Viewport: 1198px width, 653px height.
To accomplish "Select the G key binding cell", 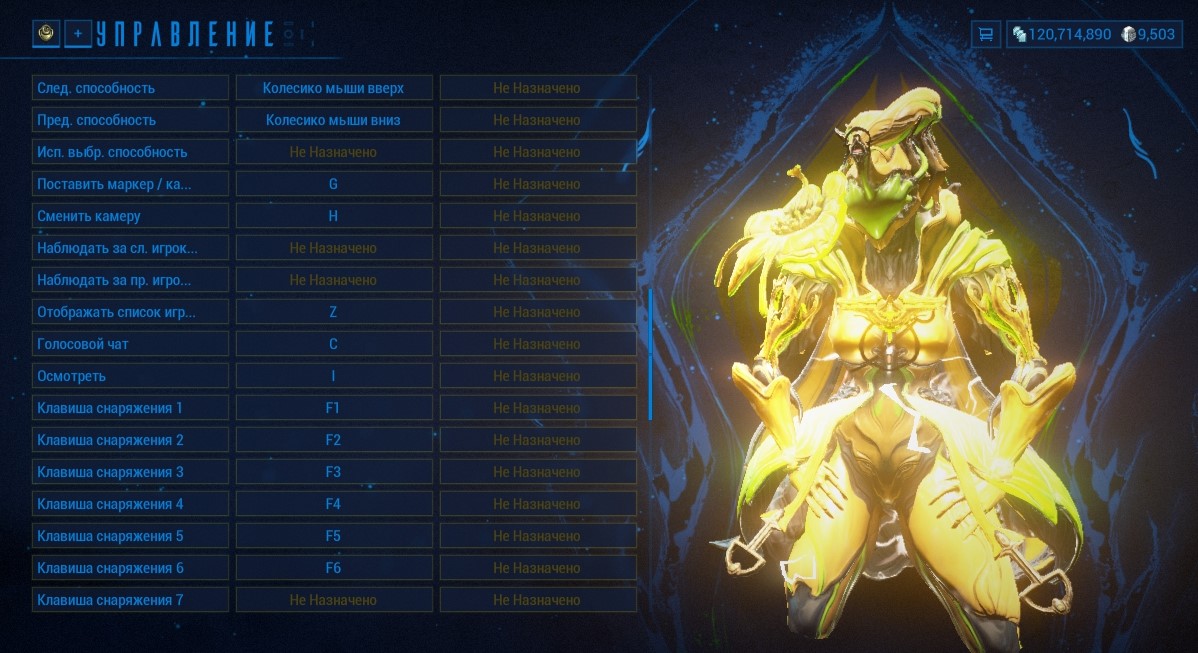I will click(x=333, y=184).
